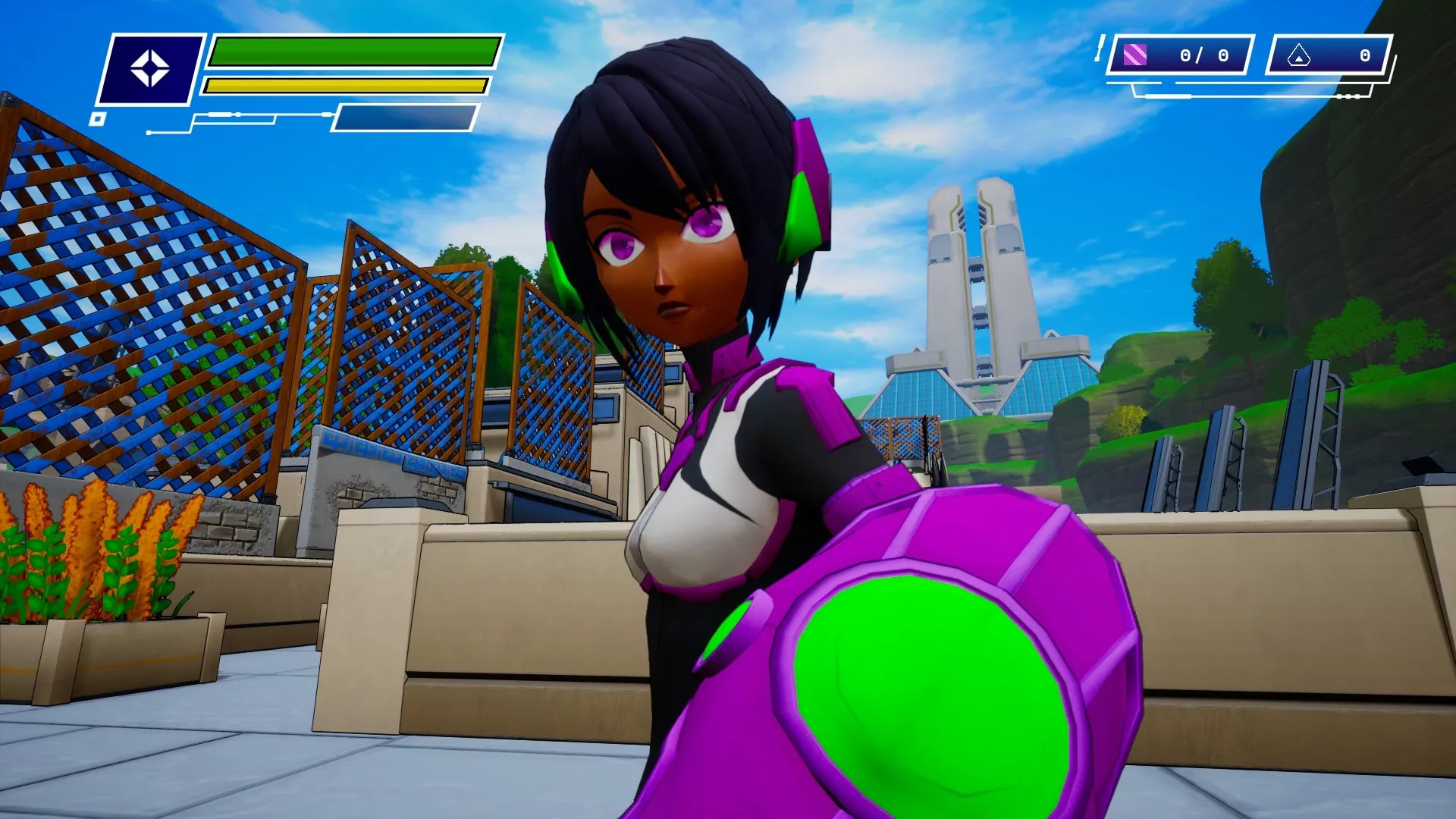Select the purple striped item icon
The width and height of the screenshot is (1456, 819).
click(x=1134, y=55)
